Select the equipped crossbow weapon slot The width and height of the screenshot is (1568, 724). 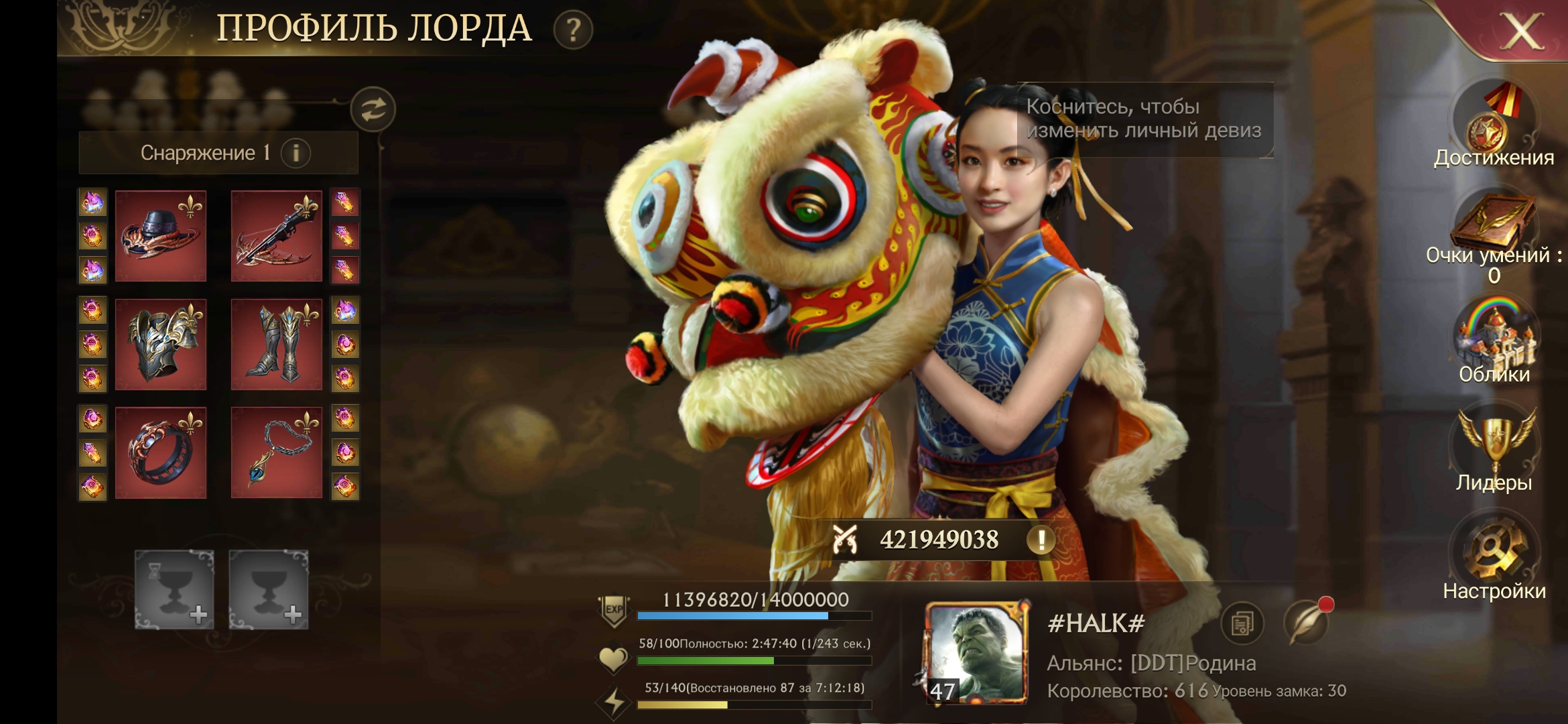tap(276, 236)
